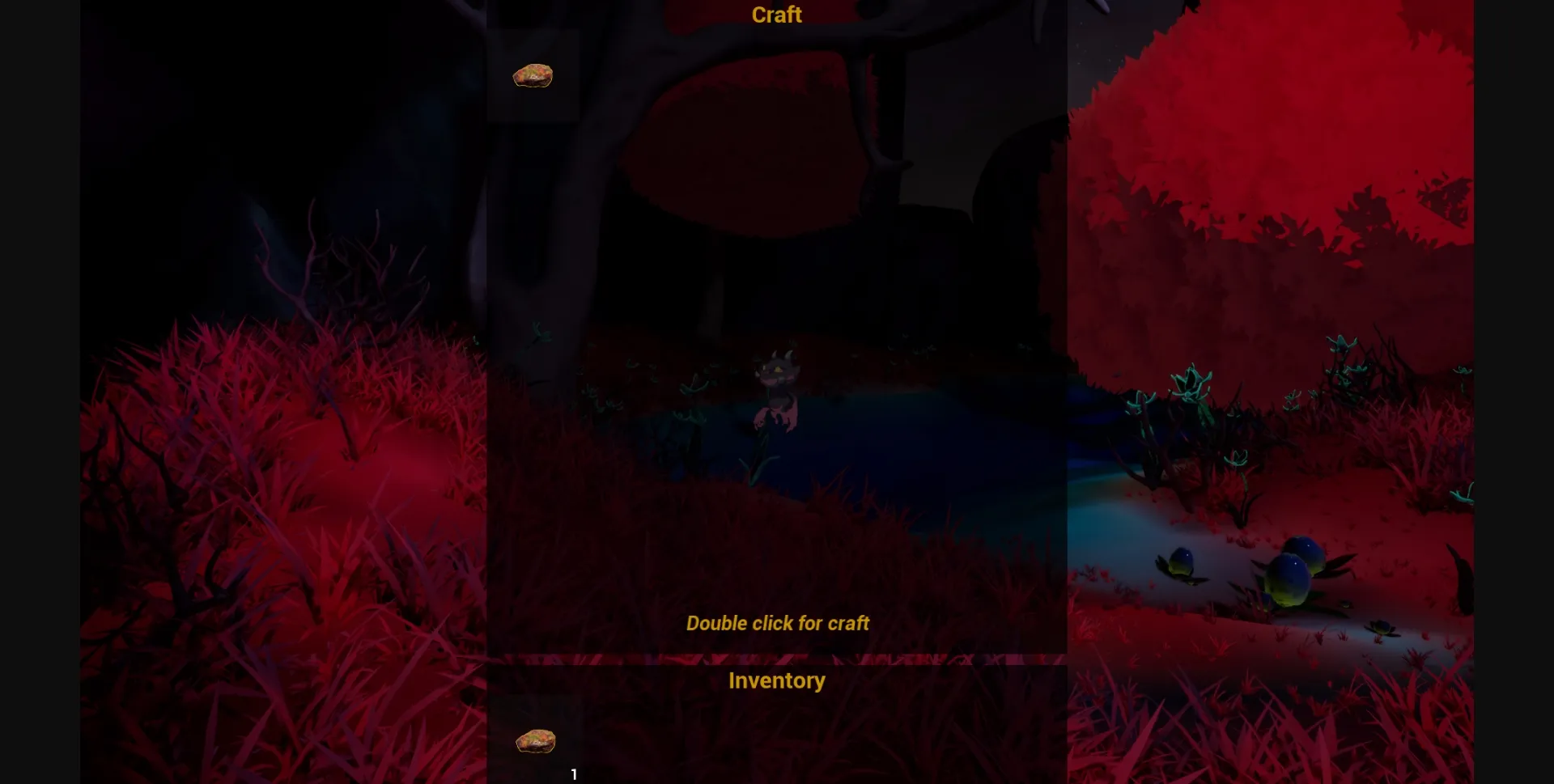Image resolution: width=1554 pixels, height=784 pixels.
Task: Click the Craft panel header
Action: (x=776, y=14)
